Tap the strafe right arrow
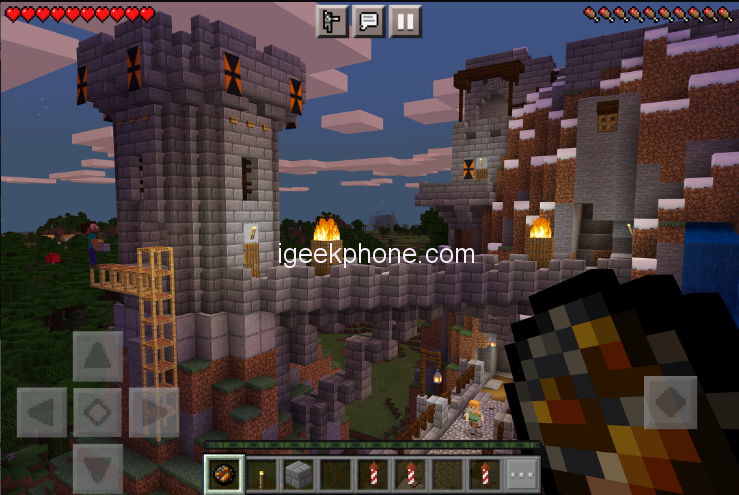This screenshot has width=739, height=495. [x=154, y=412]
